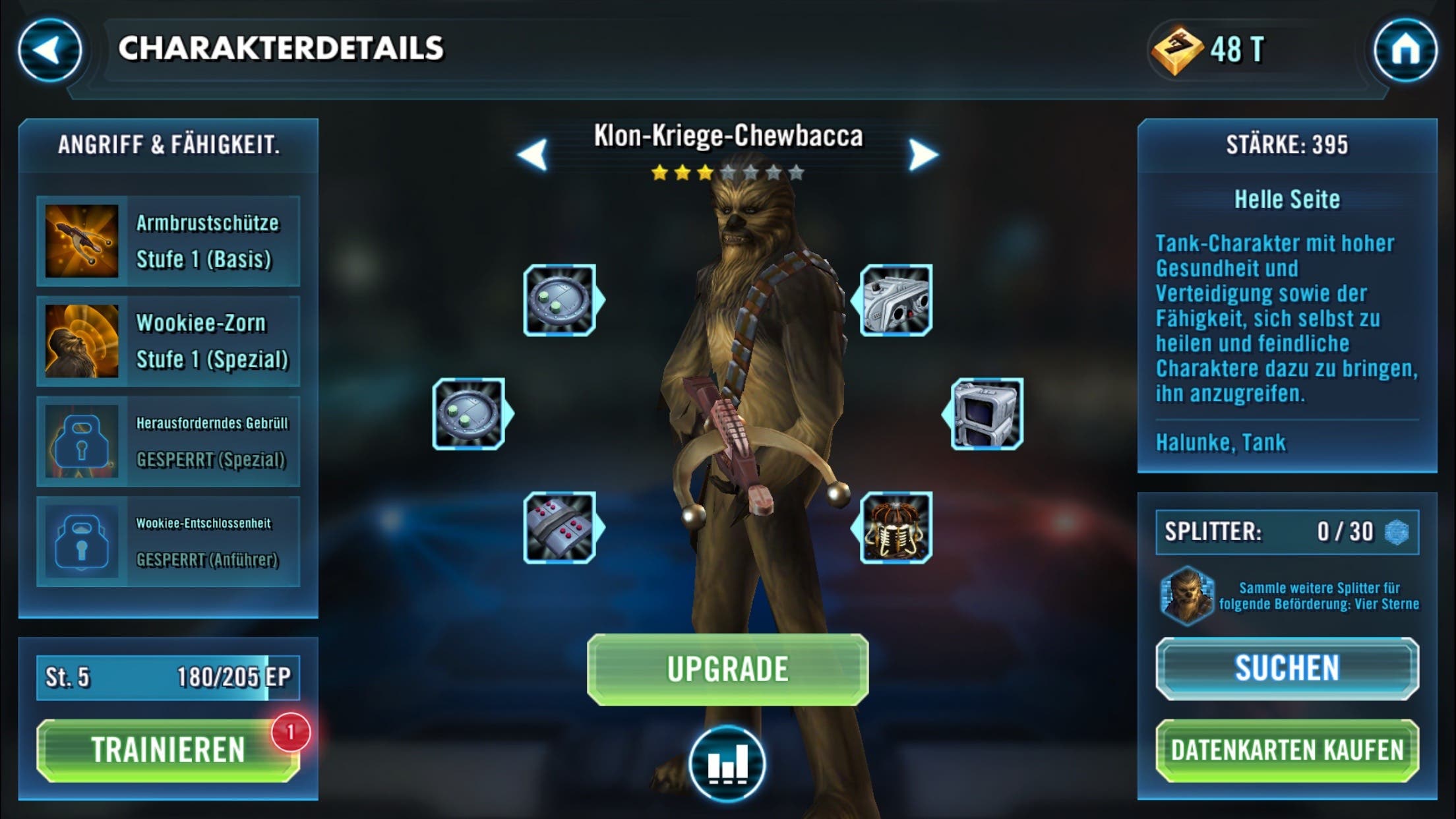
Task: Return to the home screen
Action: 1405,50
